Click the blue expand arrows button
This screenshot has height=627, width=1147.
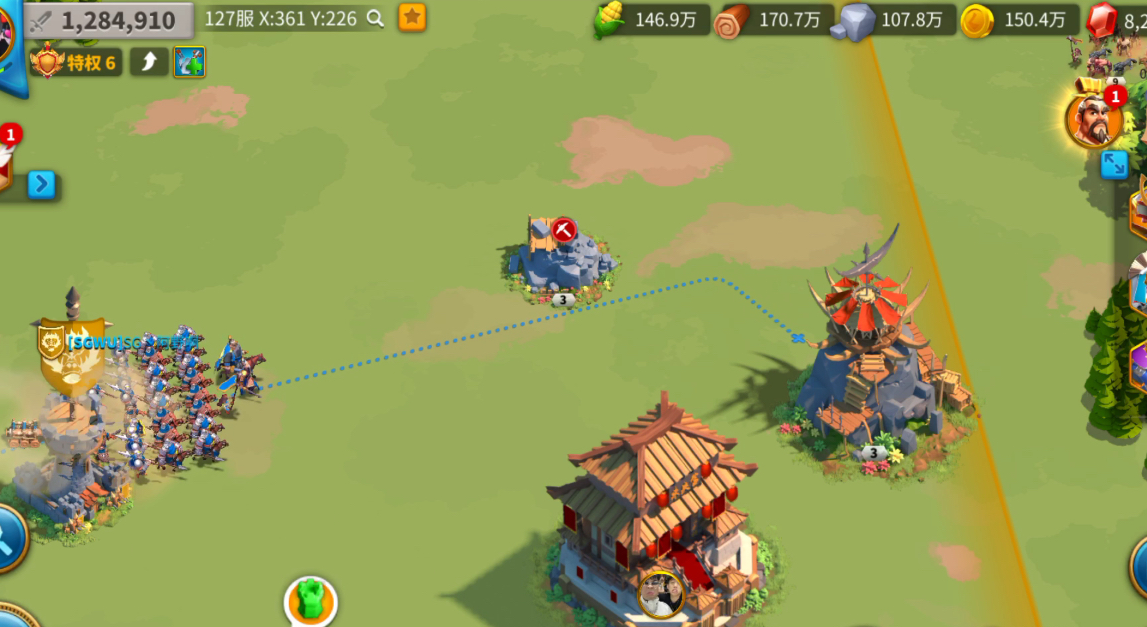click(x=1114, y=165)
